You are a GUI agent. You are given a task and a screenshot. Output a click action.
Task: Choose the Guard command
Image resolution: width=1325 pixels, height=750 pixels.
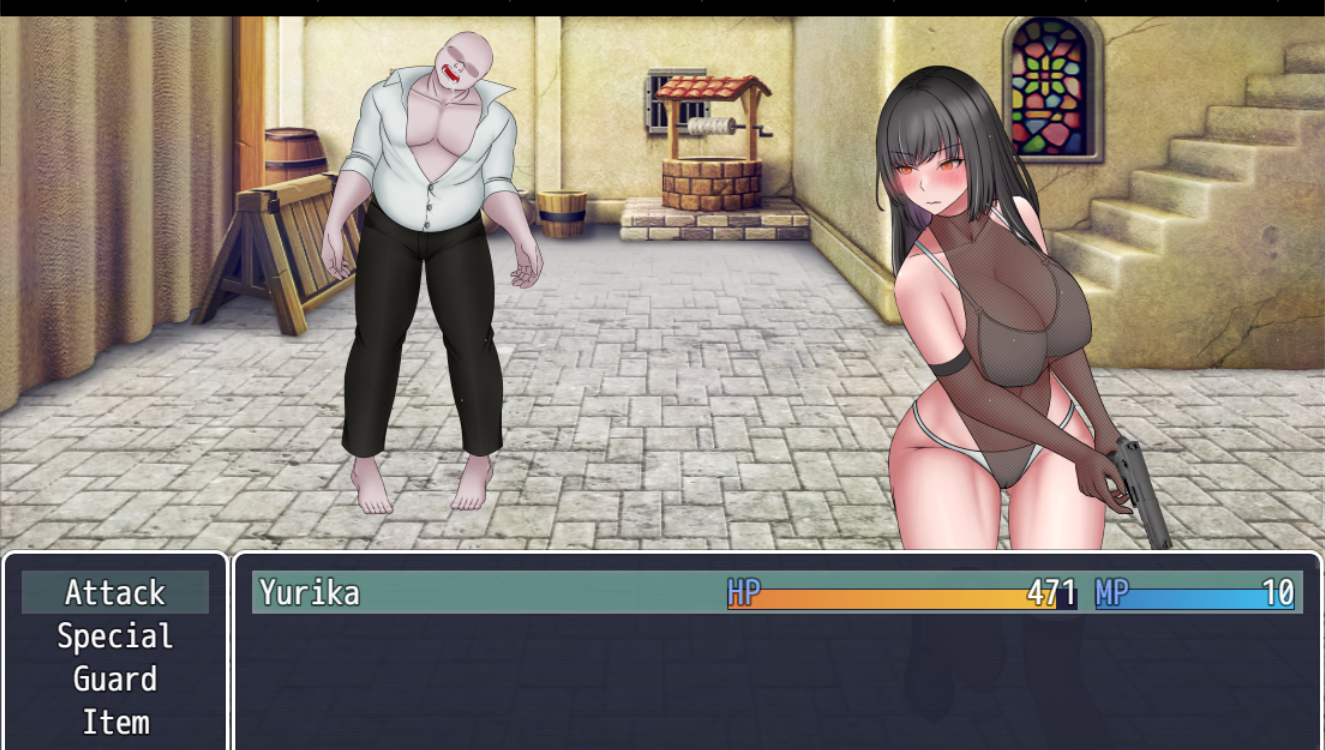[115, 679]
